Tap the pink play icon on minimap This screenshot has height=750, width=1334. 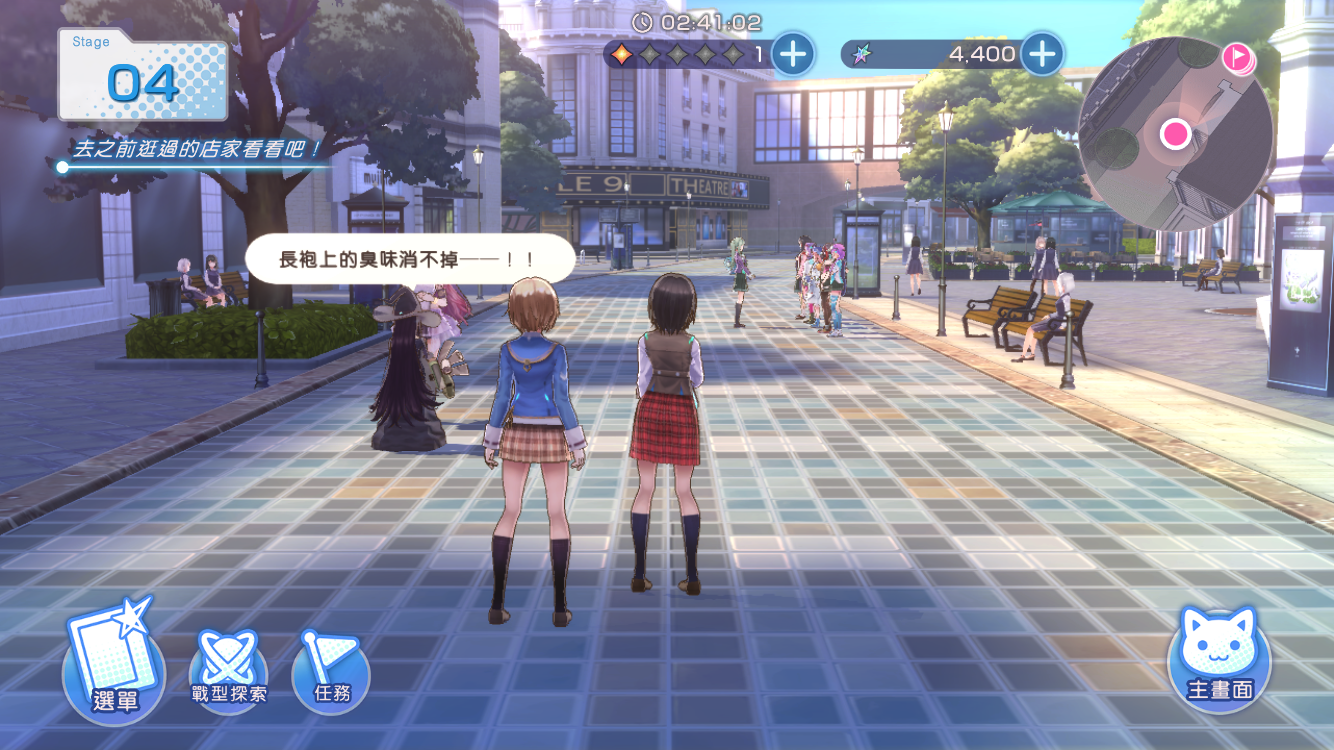1238,57
